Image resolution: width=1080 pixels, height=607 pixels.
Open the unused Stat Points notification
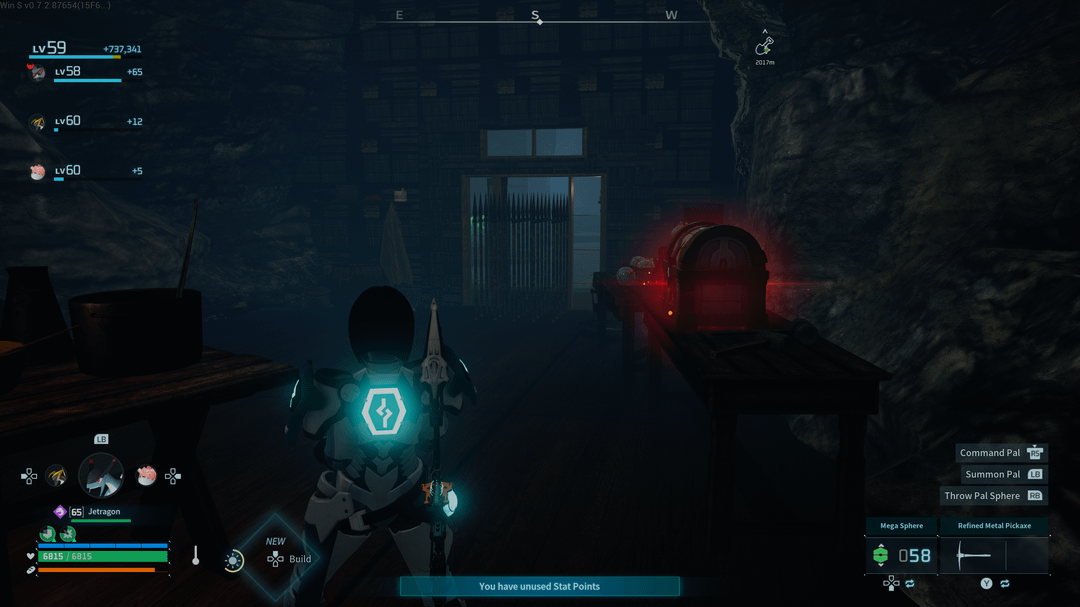tap(539, 586)
